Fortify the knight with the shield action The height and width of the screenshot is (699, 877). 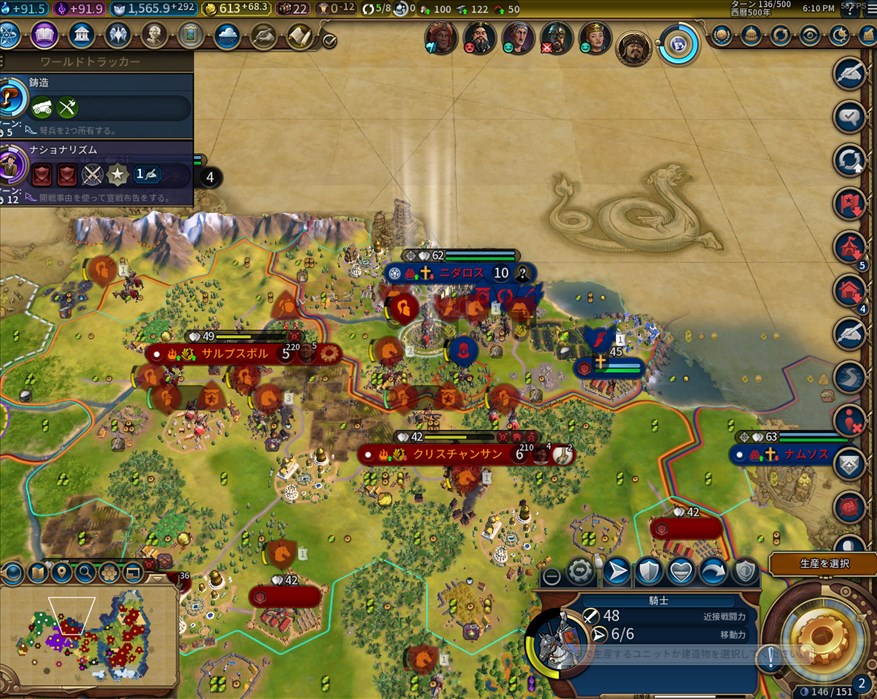coord(649,571)
